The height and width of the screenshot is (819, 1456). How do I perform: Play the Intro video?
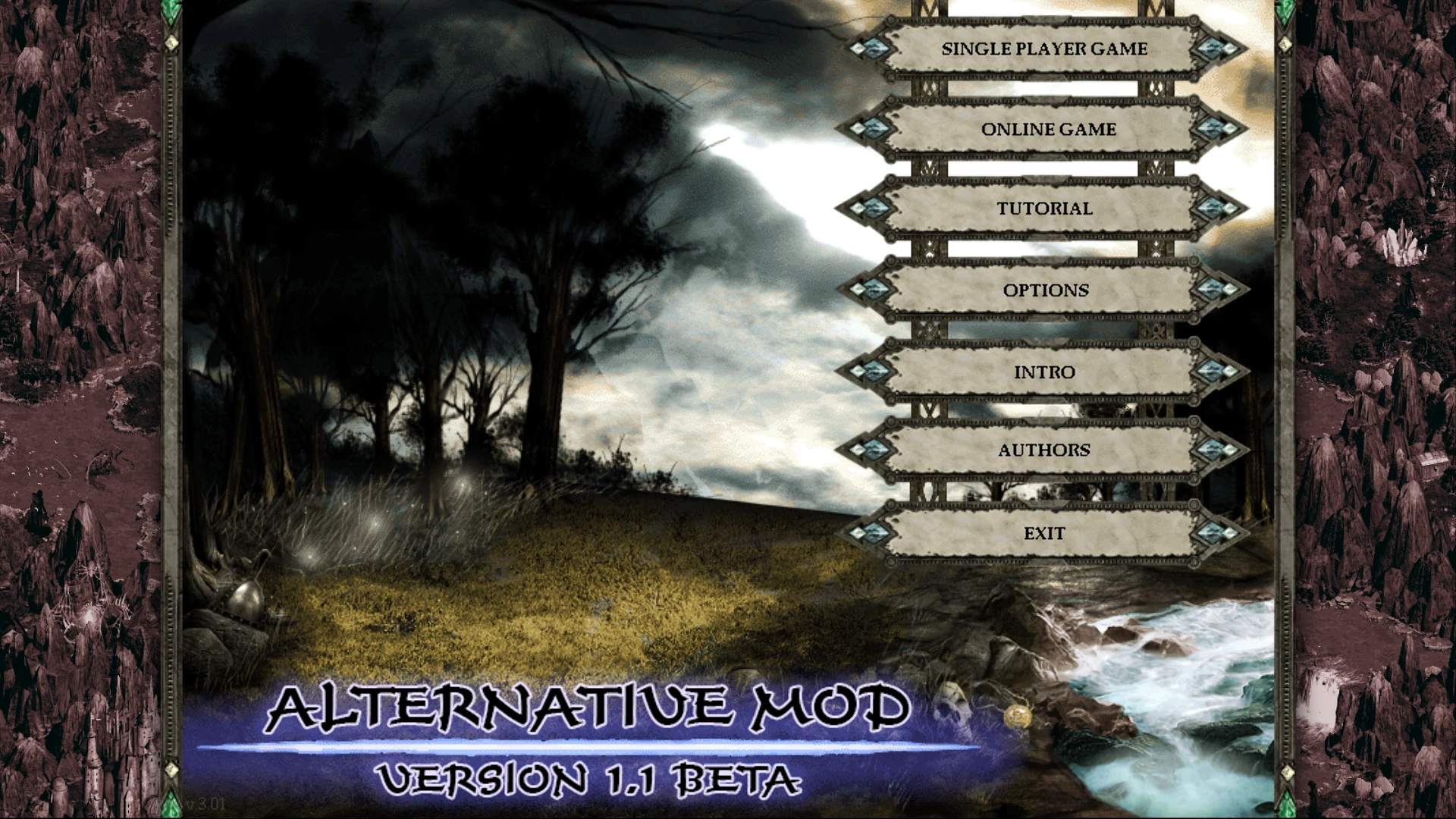click(1044, 372)
